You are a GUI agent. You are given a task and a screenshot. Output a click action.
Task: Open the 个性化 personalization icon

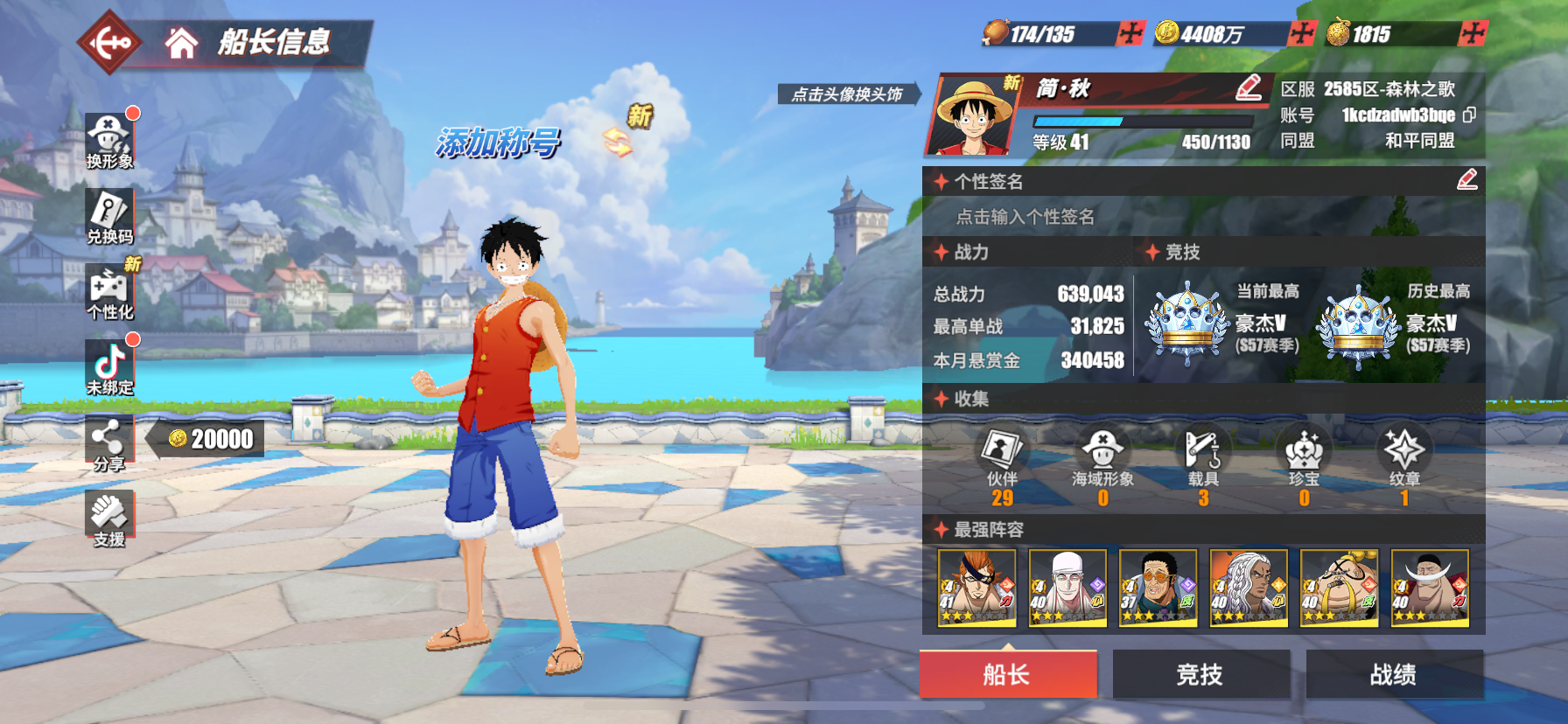109,292
